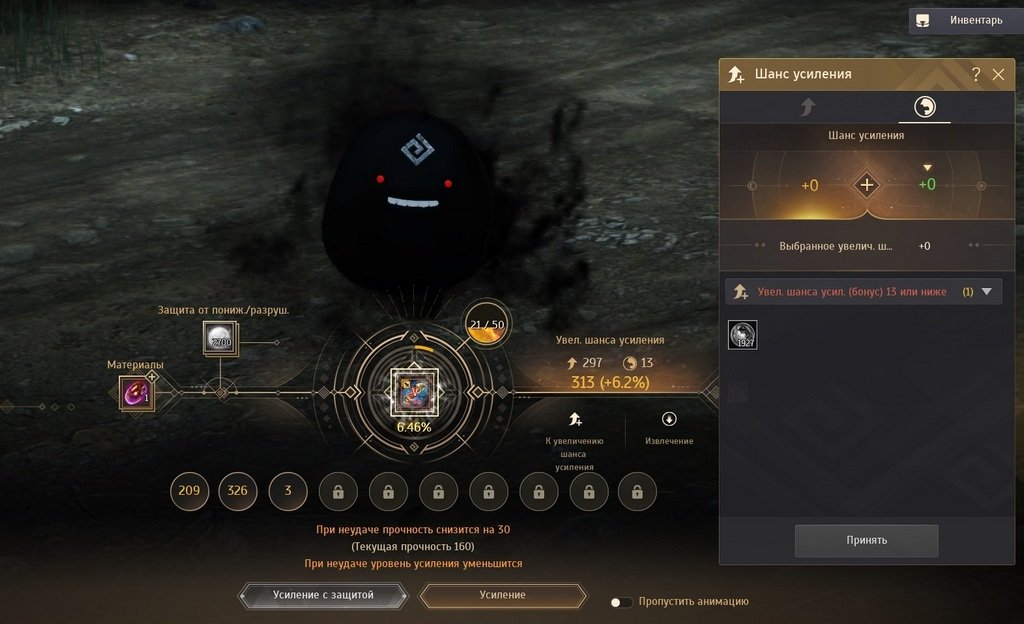The width and height of the screenshot is (1024, 624).
Task: Select the central enhancement item slot
Action: point(413,391)
